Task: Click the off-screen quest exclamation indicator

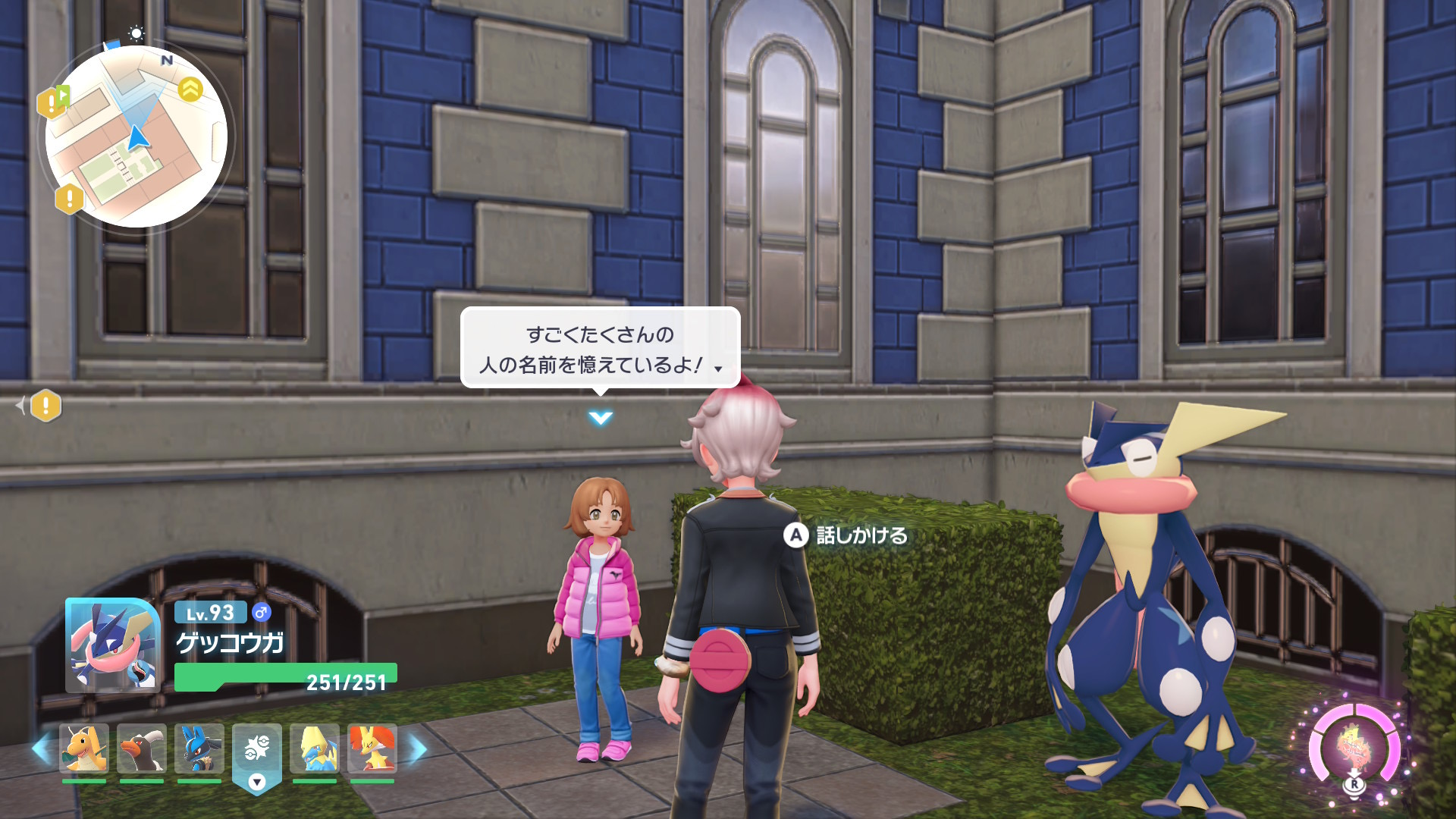Action: click(45, 406)
